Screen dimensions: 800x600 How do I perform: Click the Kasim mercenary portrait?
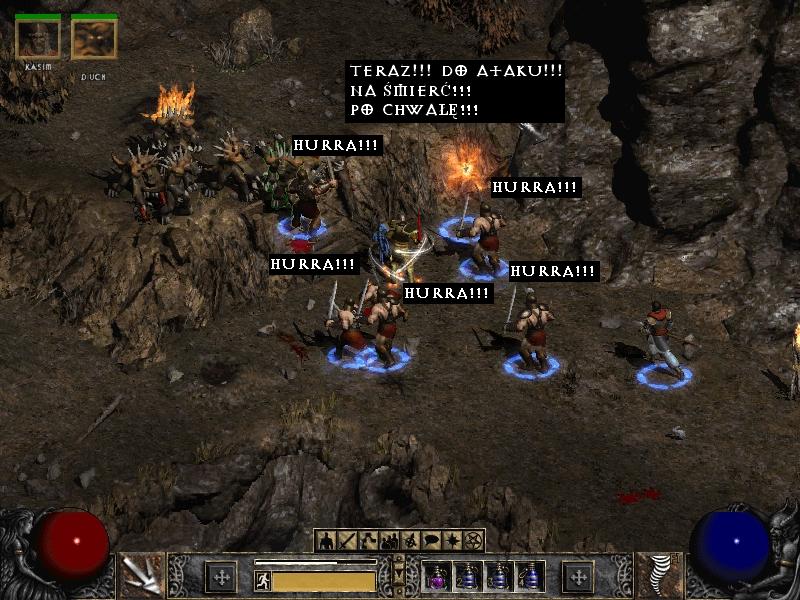(x=38, y=39)
